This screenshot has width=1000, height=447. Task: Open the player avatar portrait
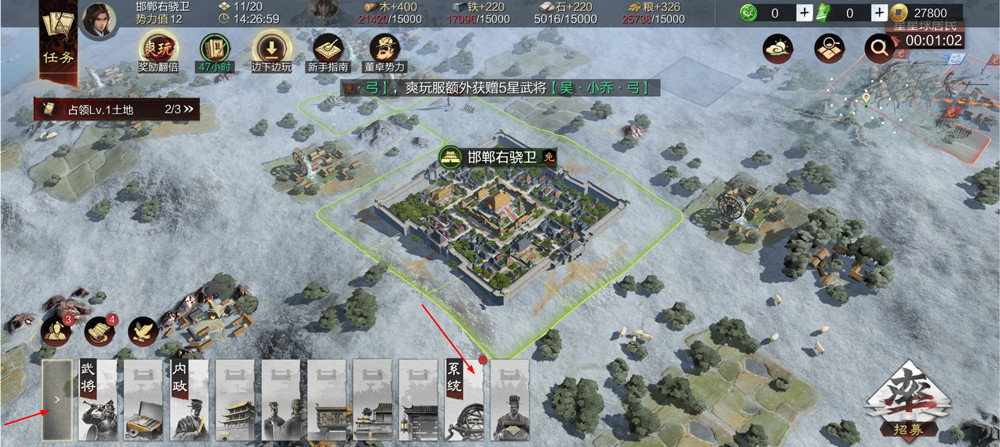[98, 21]
